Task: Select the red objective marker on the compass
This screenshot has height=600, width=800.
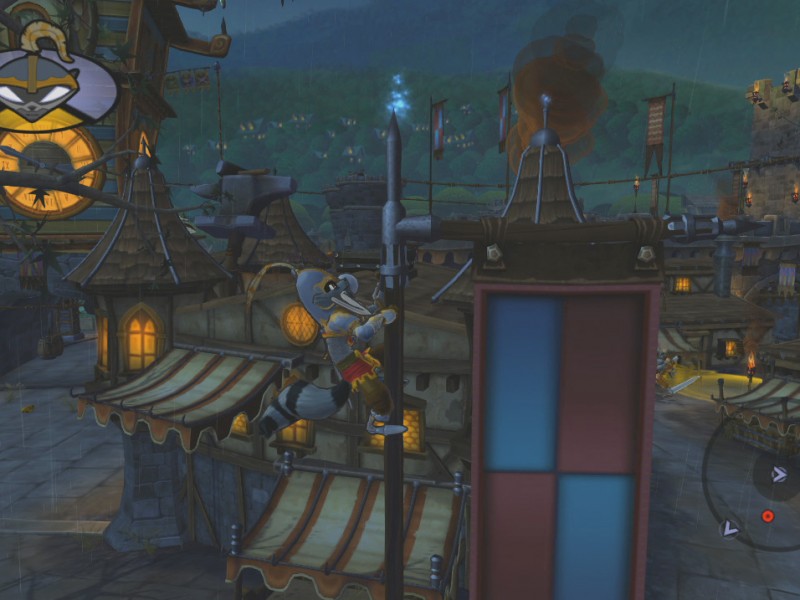Action: pyautogui.click(x=768, y=516)
